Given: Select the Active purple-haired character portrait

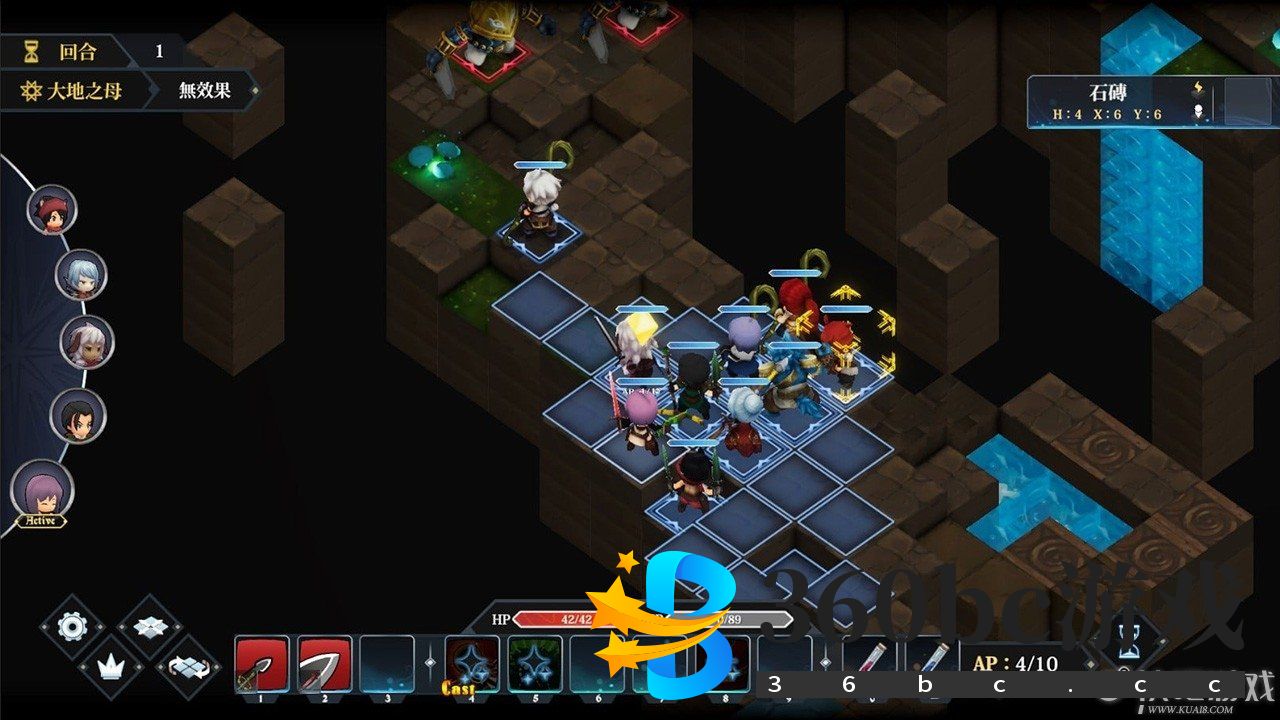Looking at the screenshot, I should coord(42,492).
